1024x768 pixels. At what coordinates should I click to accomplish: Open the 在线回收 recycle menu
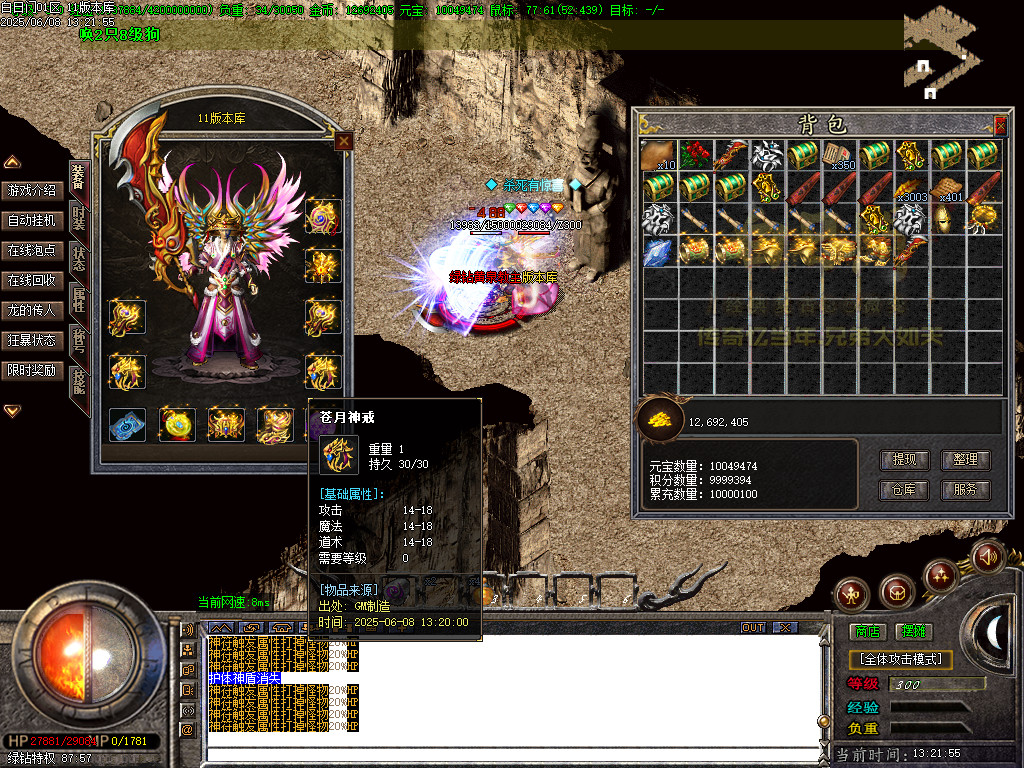point(33,280)
